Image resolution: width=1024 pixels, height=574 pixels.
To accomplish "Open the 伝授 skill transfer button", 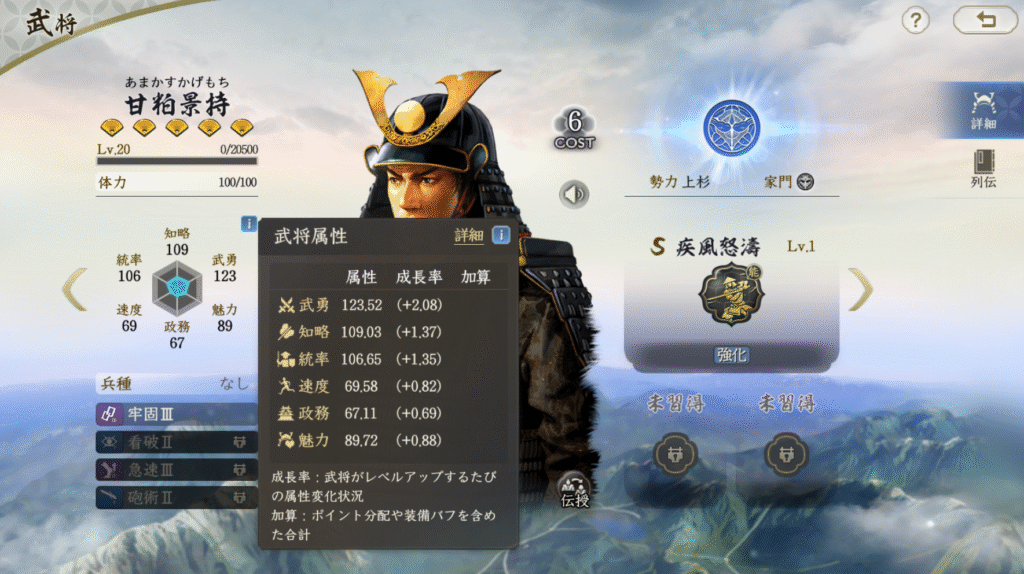I will click(x=574, y=488).
